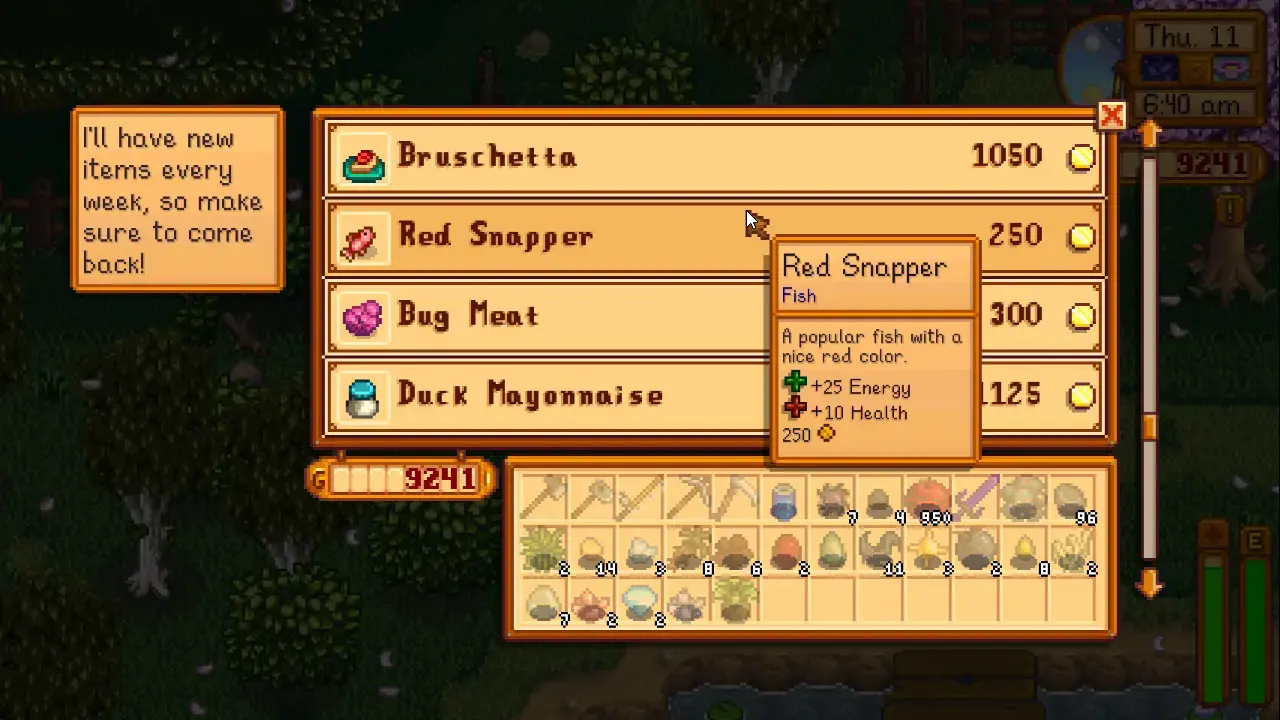Click the green energy plus icon in the tooltip
Image resolution: width=1280 pixels, height=720 pixels.
tap(795, 383)
